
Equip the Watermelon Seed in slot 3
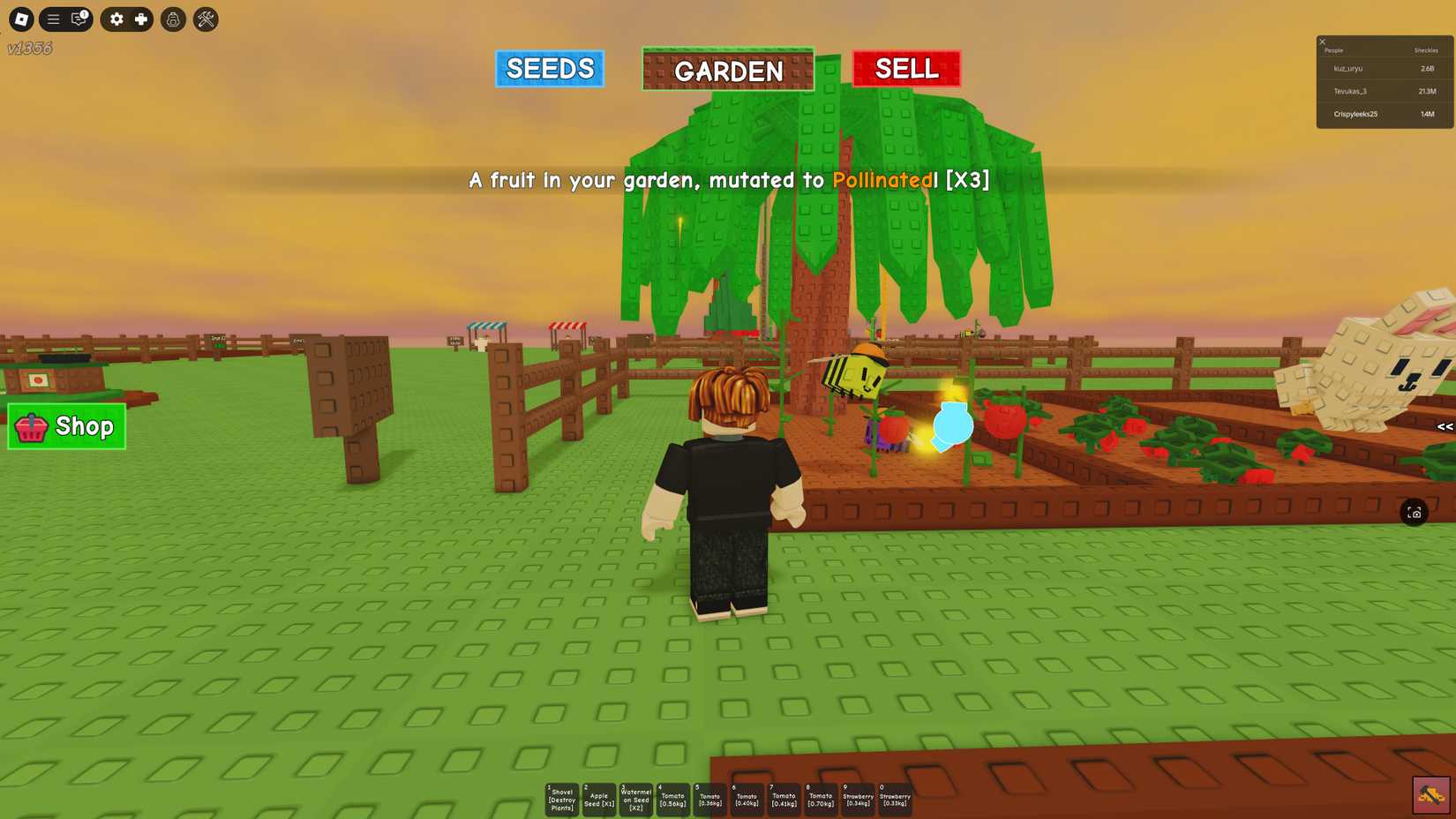[635, 797]
